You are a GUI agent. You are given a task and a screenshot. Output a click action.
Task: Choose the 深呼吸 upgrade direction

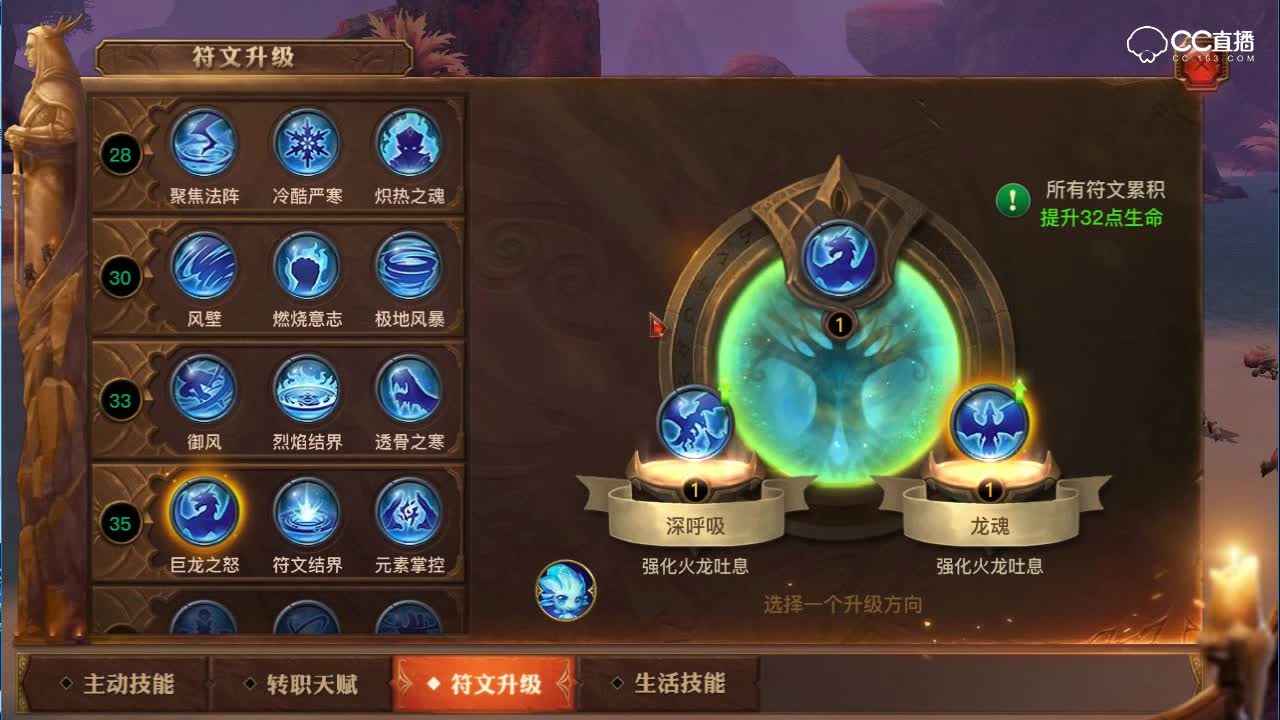click(x=692, y=425)
